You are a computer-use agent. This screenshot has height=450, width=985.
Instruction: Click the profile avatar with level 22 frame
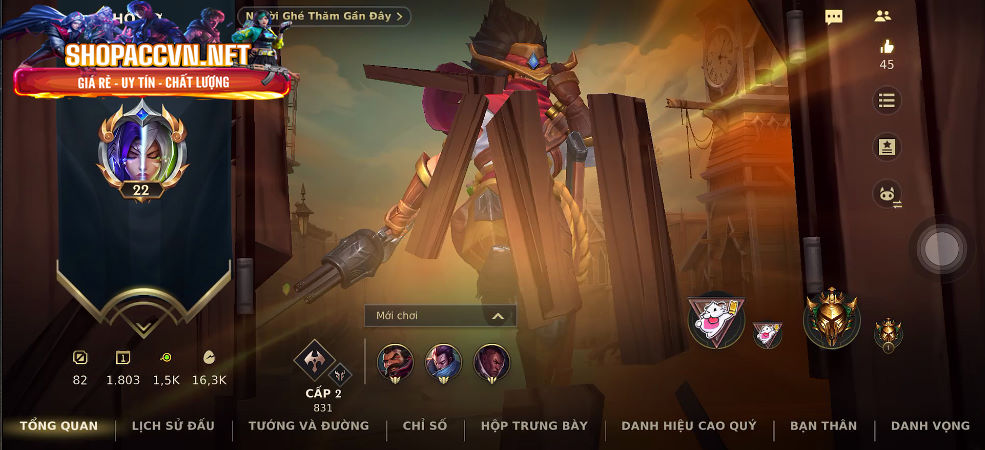pos(142,152)
